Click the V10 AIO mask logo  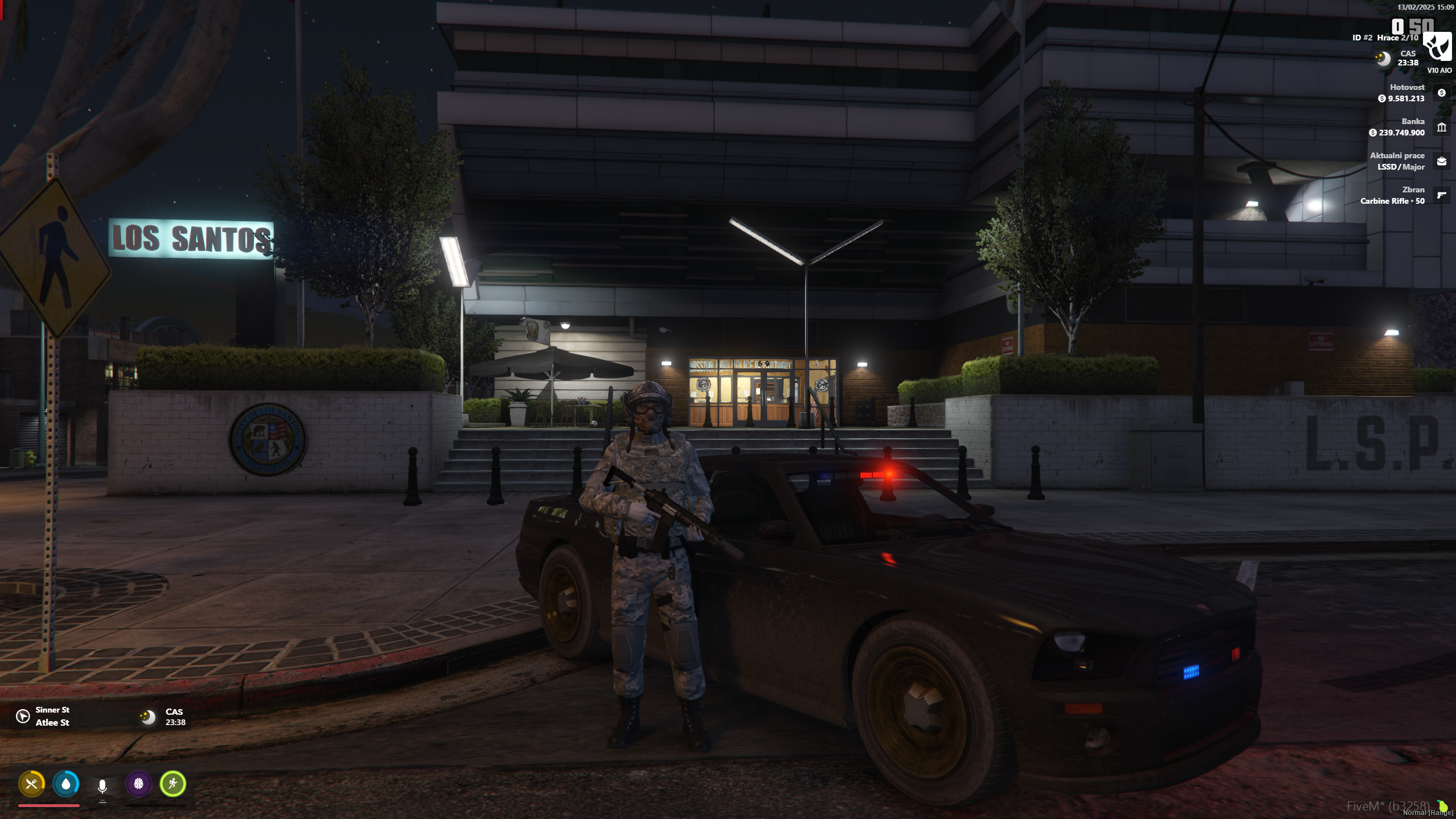coord(1437,48)
